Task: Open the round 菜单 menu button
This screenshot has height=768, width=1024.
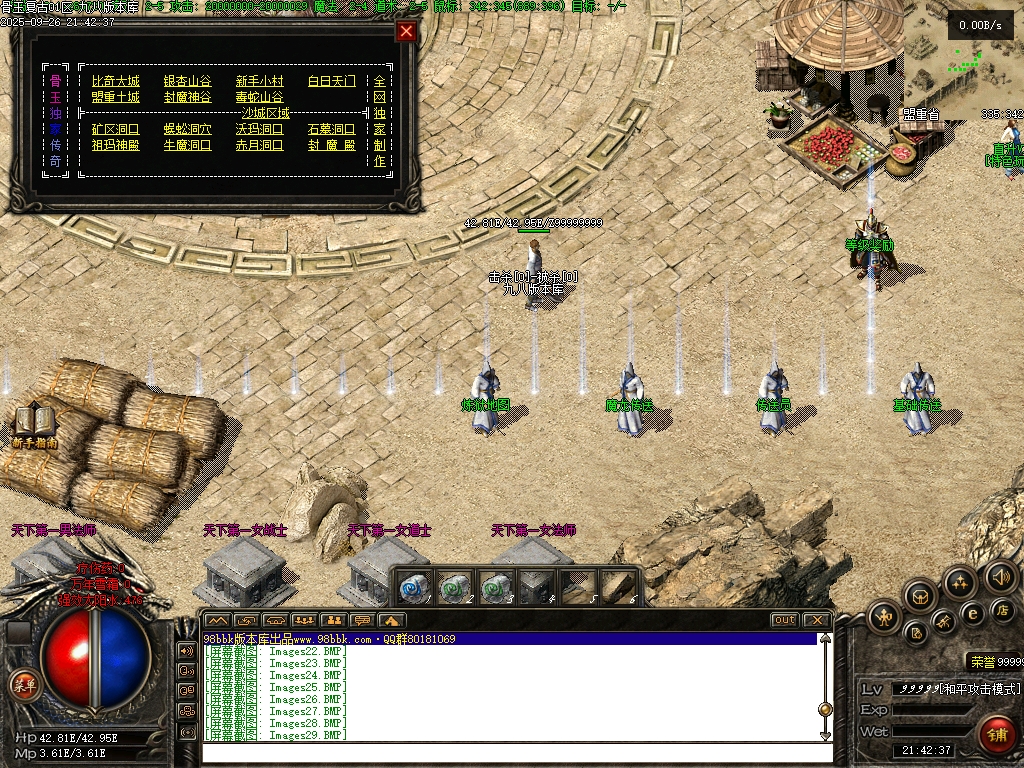Action: [23, 685]
